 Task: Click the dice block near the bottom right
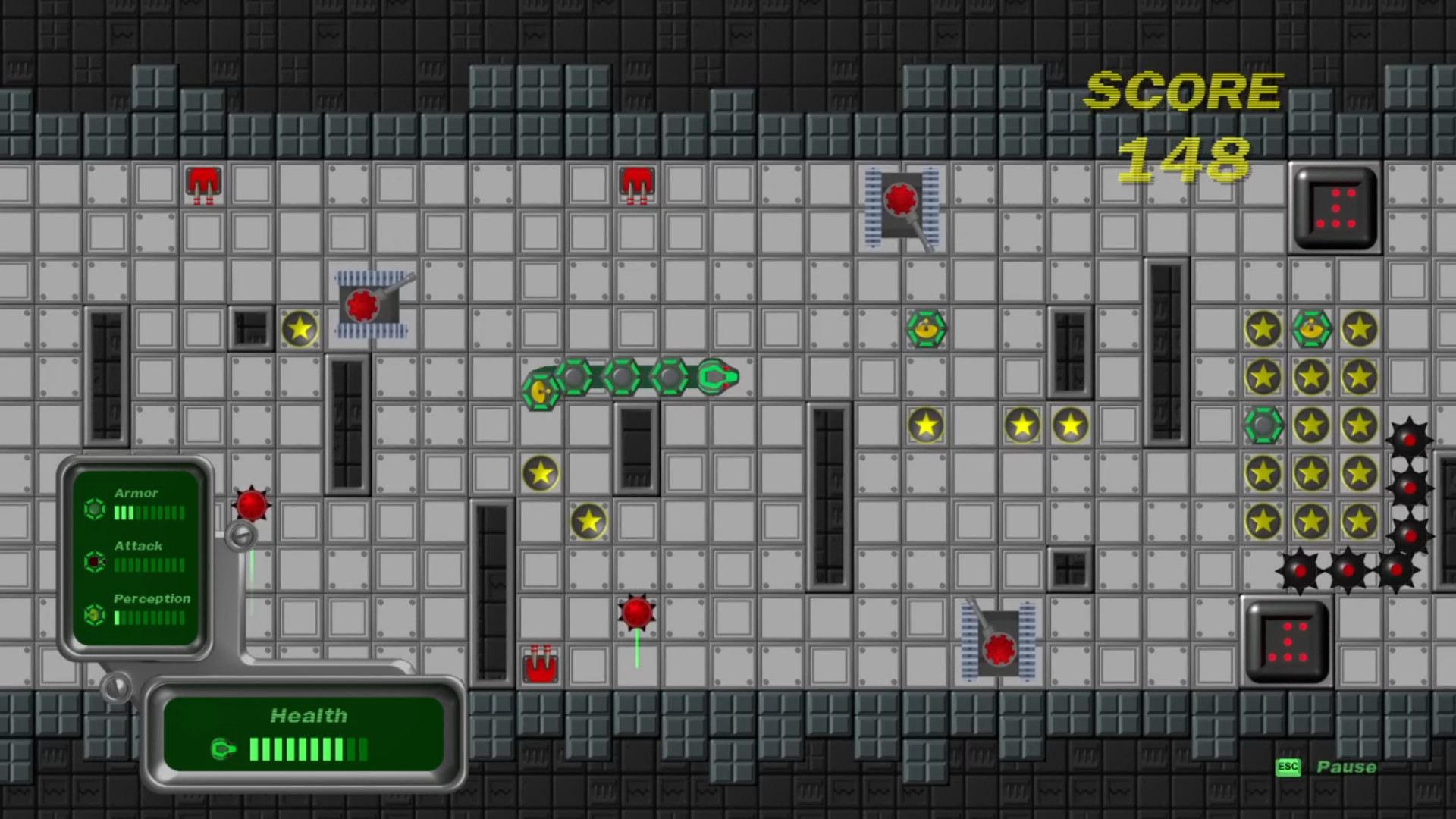coord(1287,643)
